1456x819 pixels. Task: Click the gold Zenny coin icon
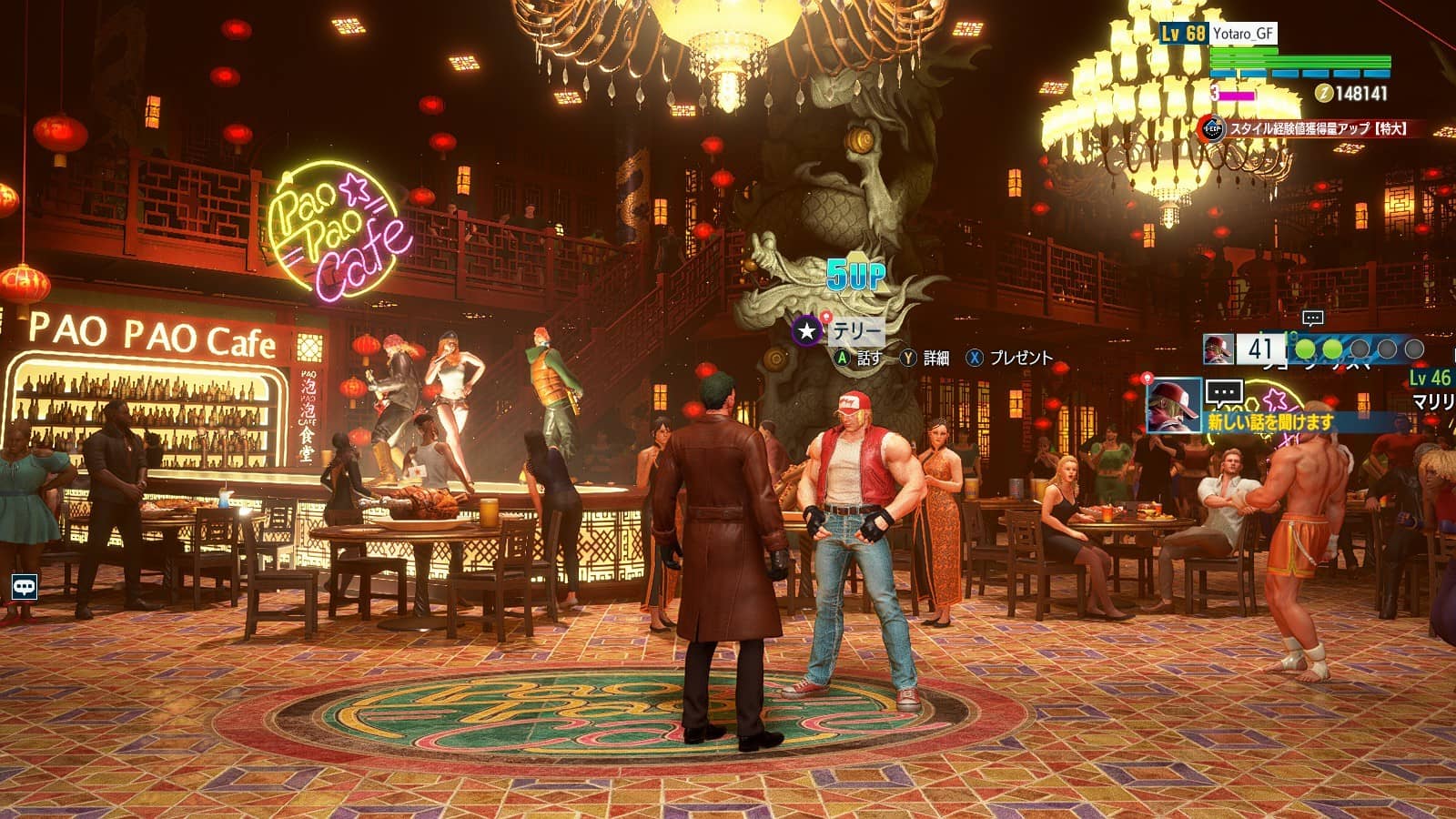1324,93
